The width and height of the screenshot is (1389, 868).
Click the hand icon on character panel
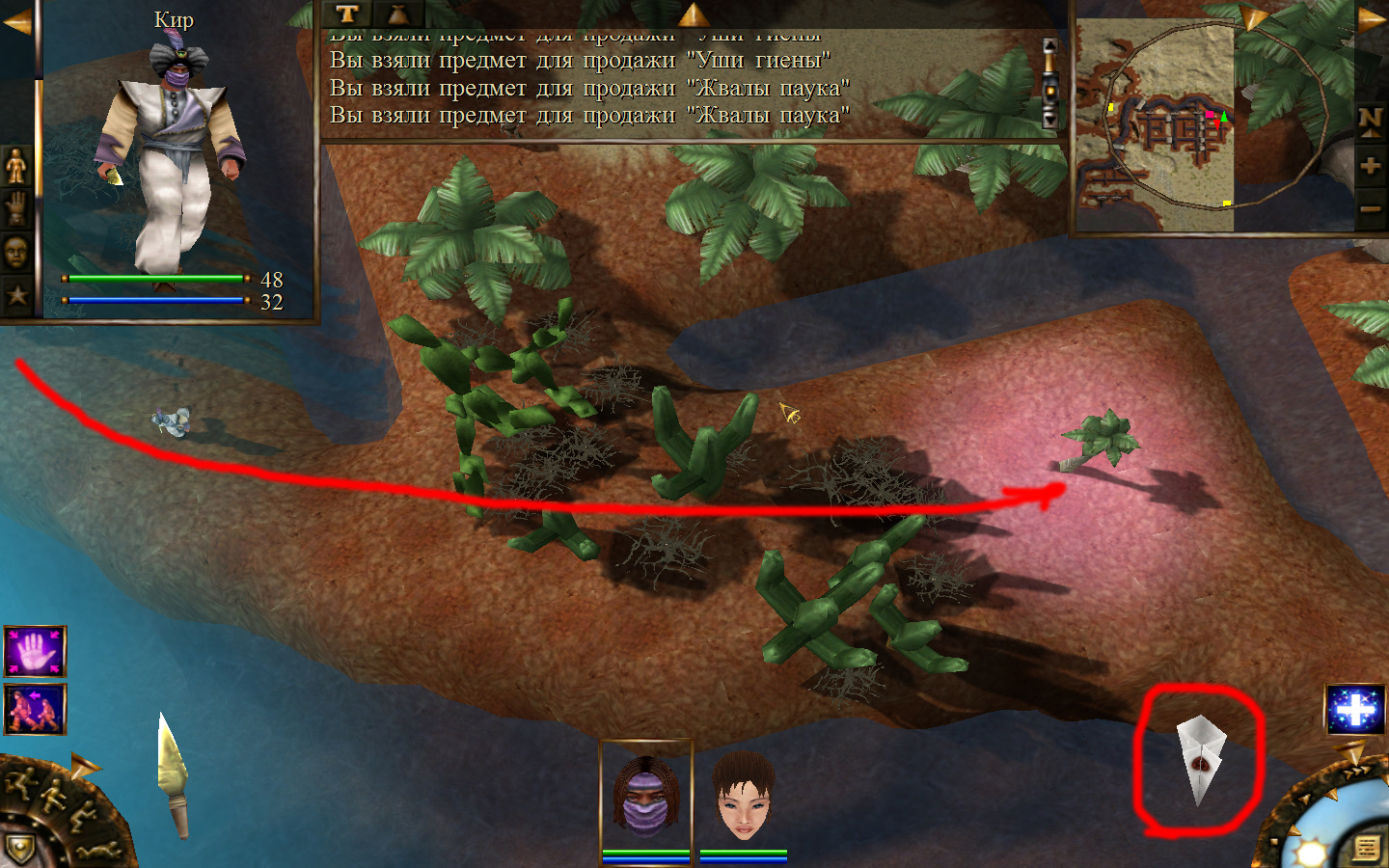(x=16, y=208)
